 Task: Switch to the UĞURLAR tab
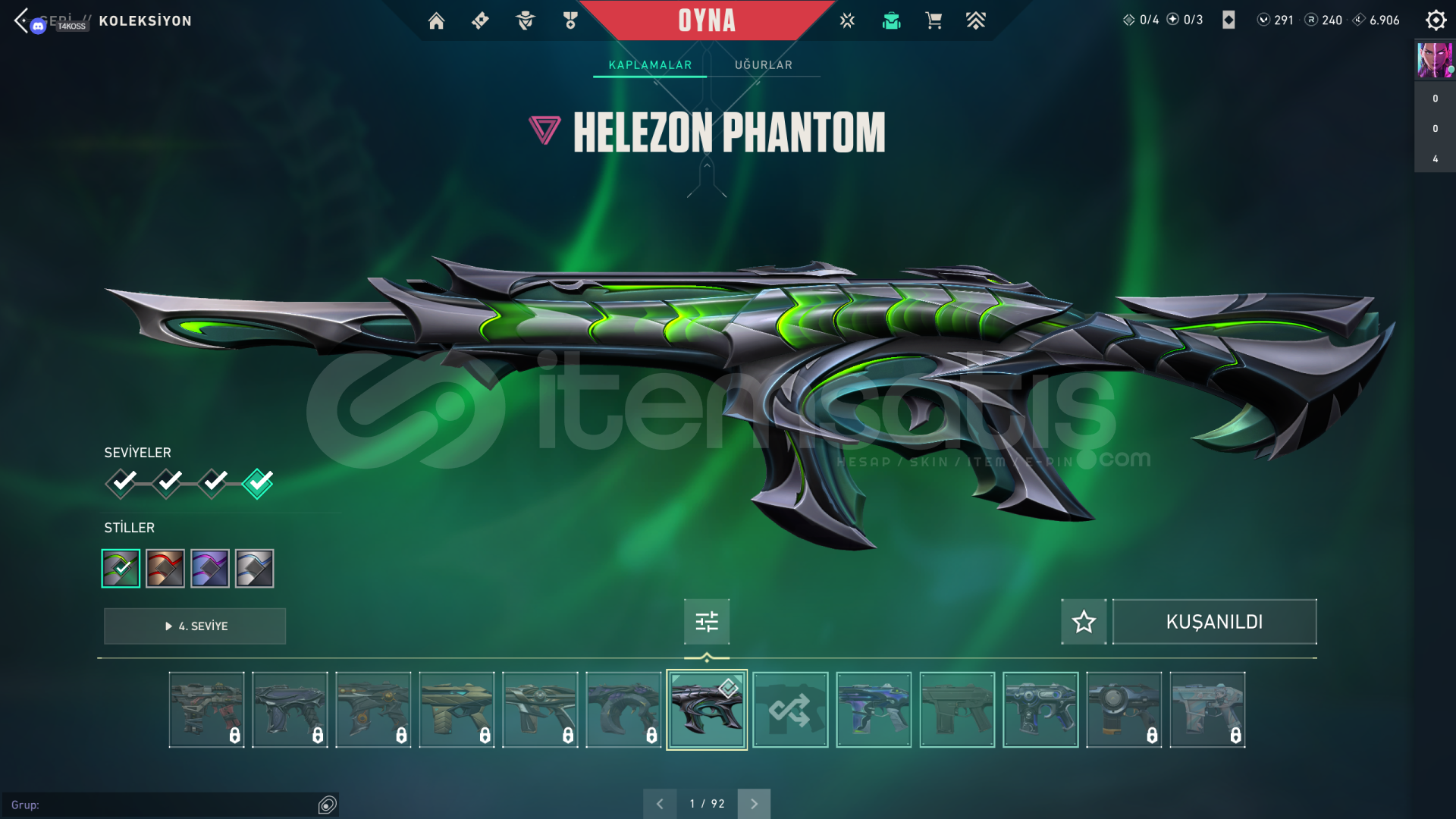(x=763, y=65)
